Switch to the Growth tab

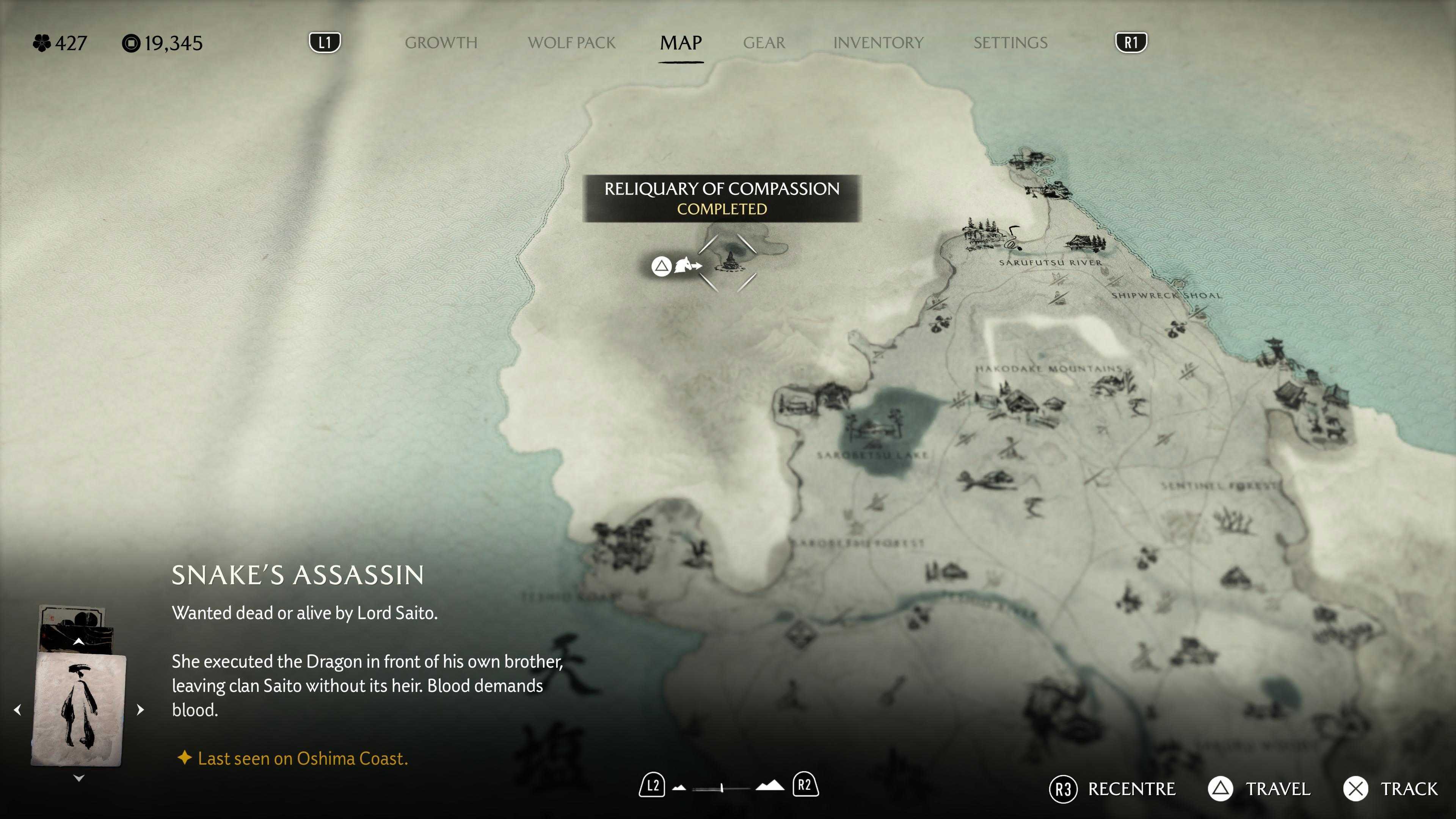[x=441, y=43]
